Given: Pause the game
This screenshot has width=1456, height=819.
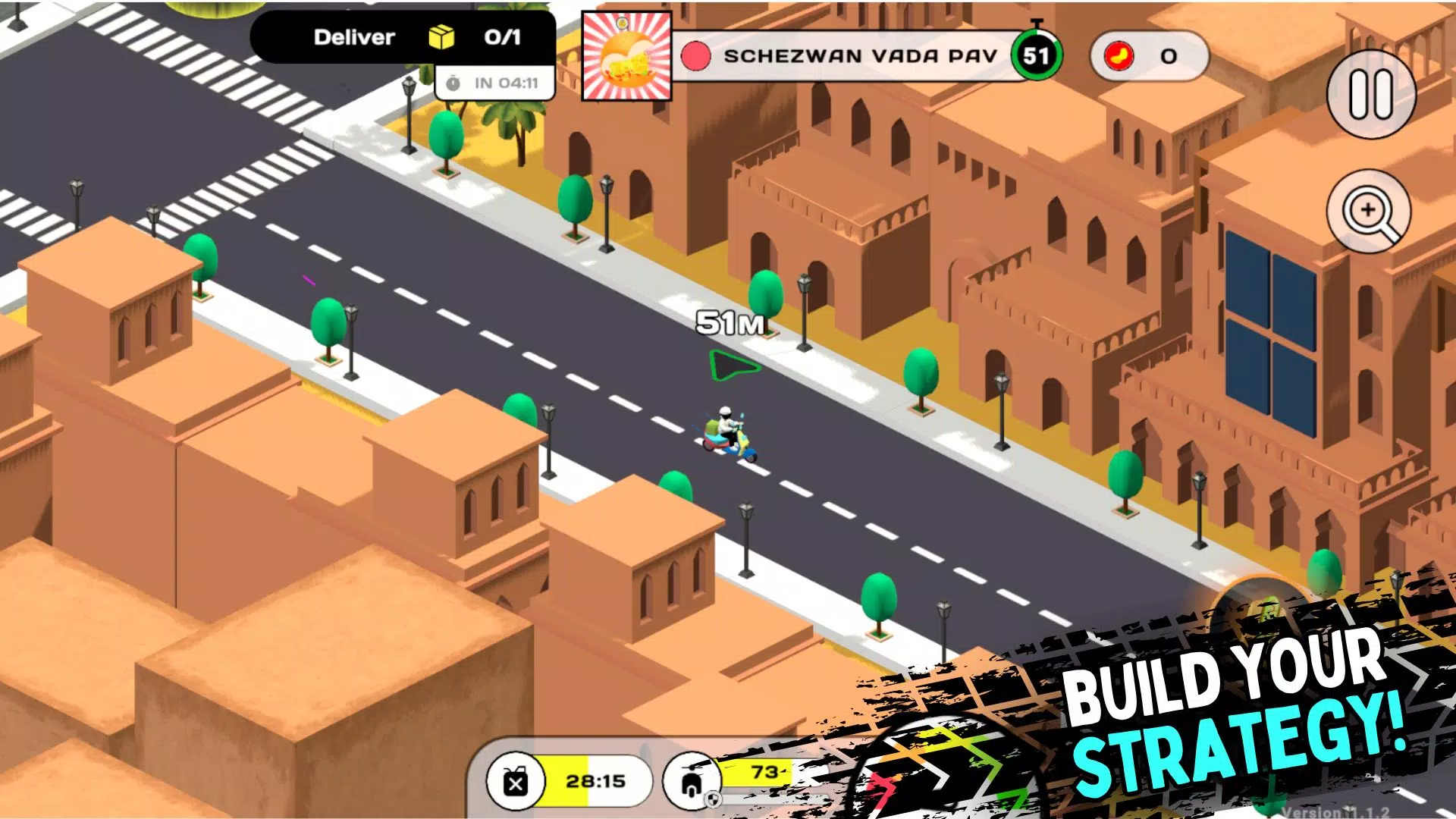Looking at the screenshot, I should pos(1373,97).
